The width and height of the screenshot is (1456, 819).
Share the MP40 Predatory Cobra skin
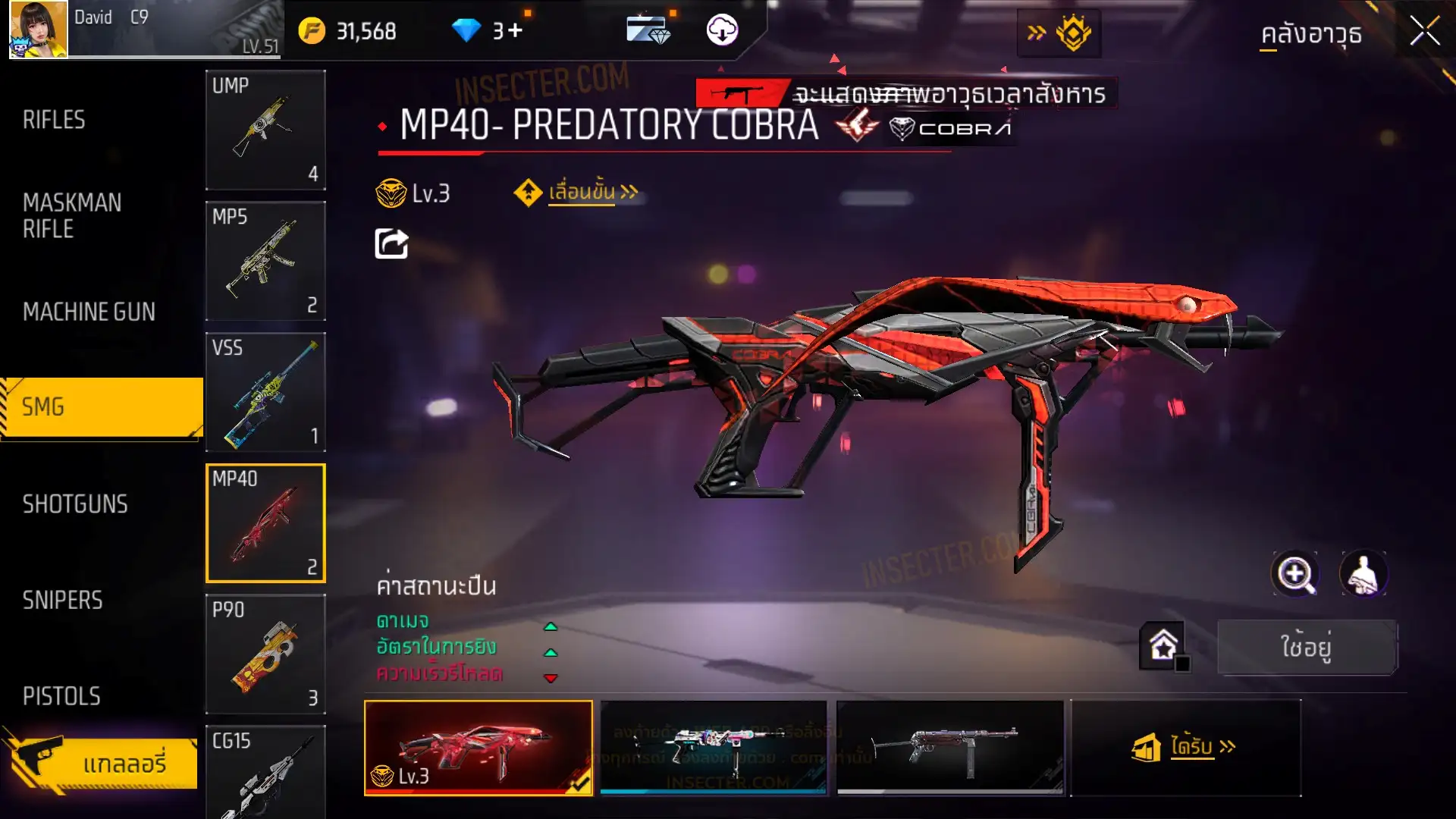[x=391, y=243]
